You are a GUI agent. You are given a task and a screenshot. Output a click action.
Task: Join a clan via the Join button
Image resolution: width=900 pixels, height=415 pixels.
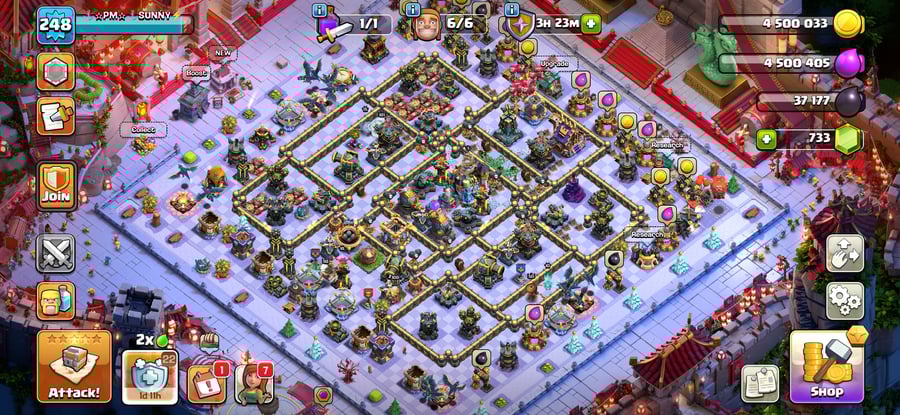point(56,186)
